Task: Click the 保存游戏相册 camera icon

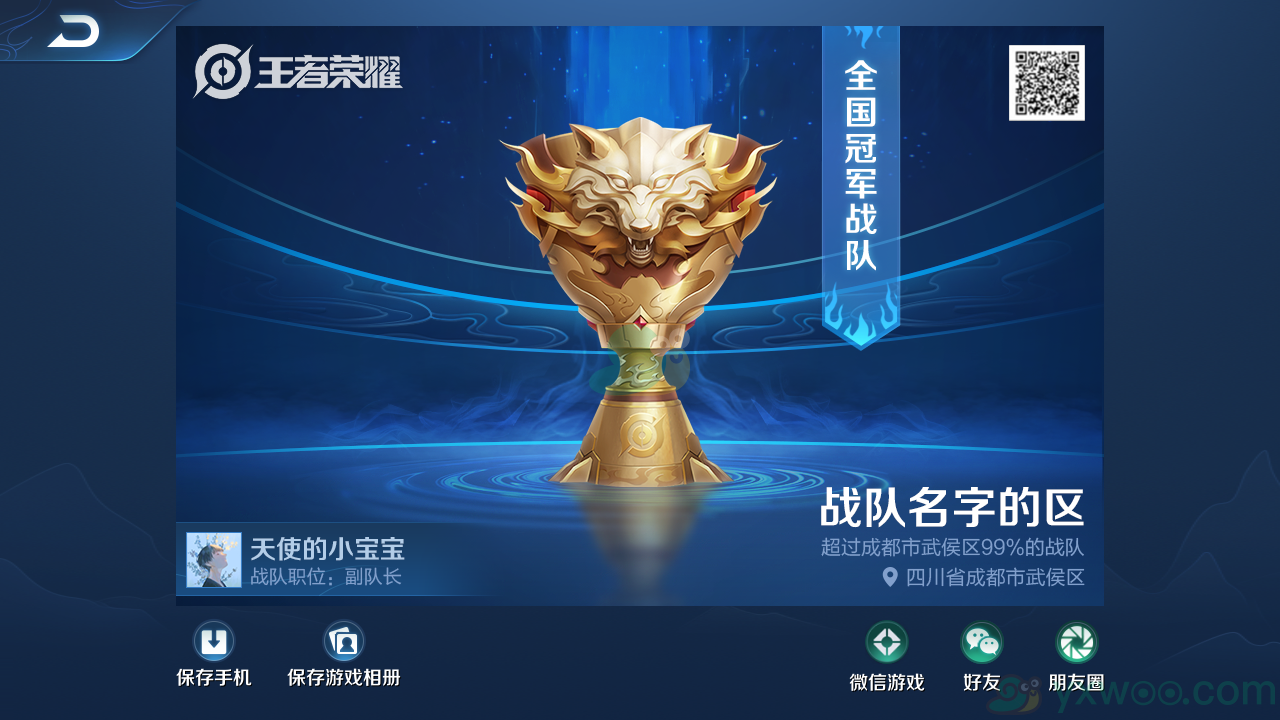Action: pos(344,640)
